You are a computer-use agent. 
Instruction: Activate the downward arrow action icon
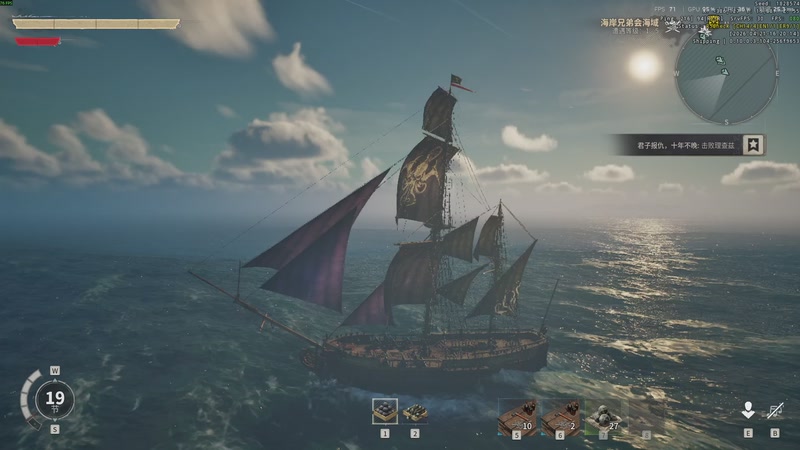point(747,410)
